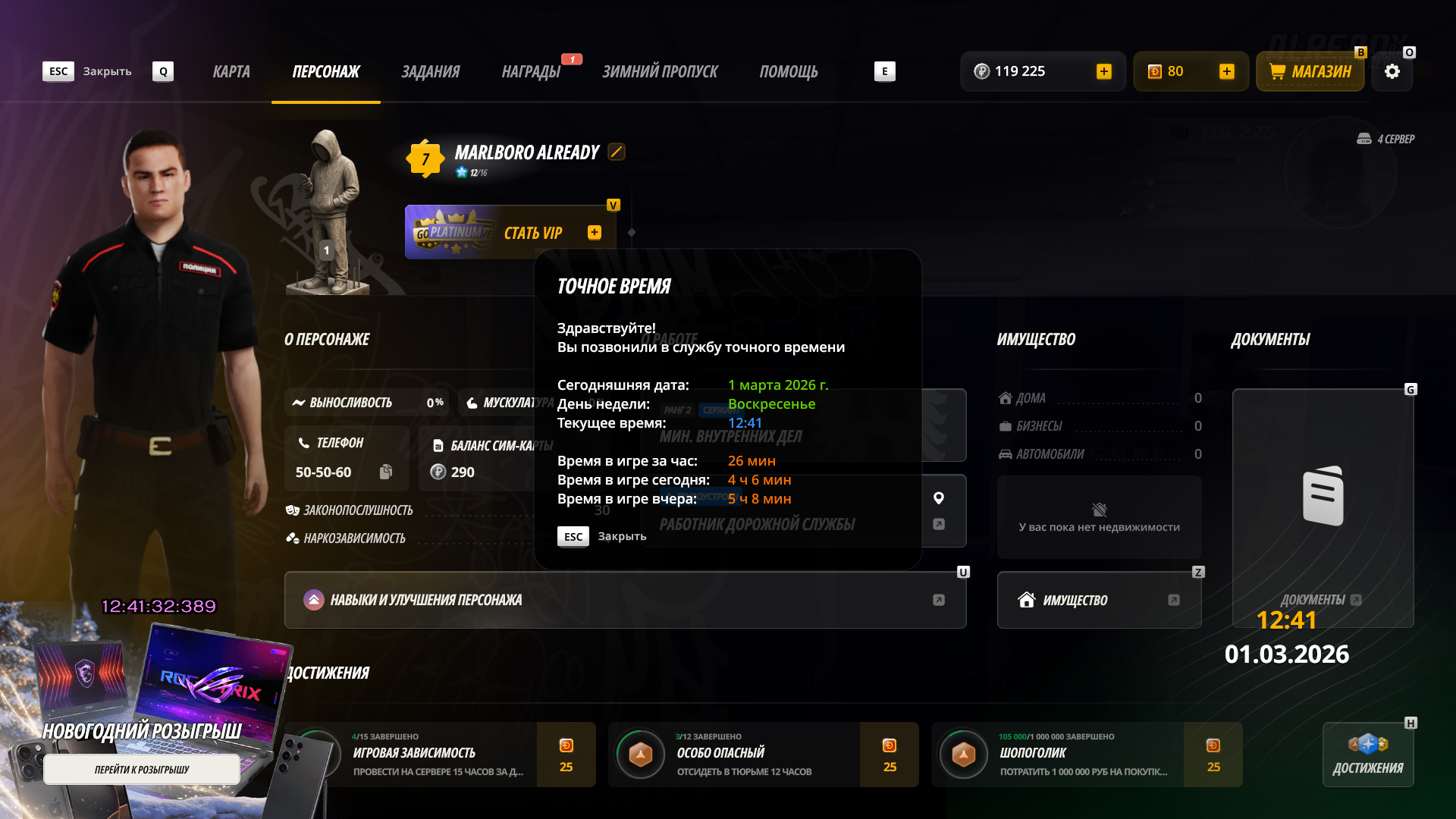Select the Шопоголик achievement card

1086,755
